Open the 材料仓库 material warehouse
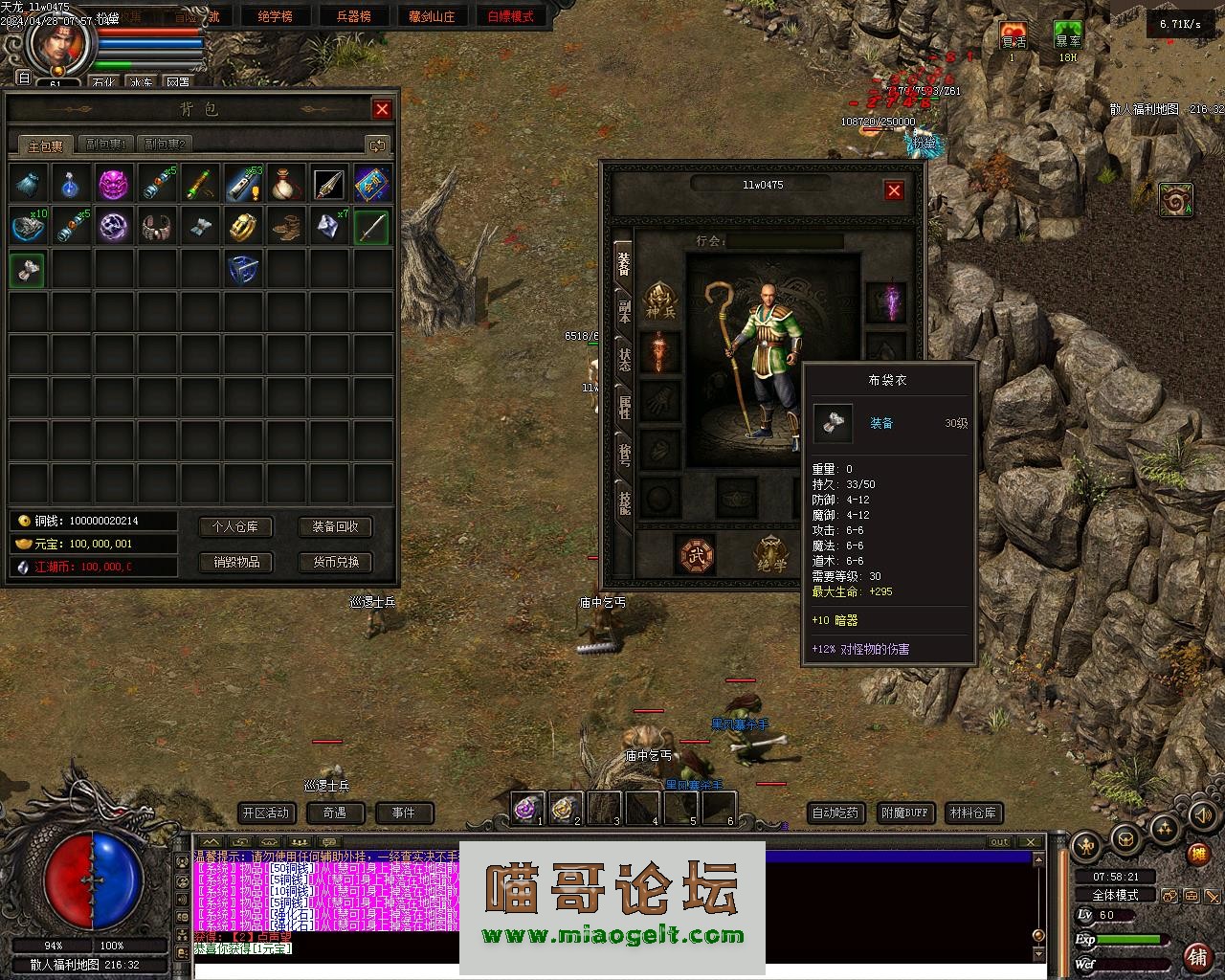The height and width of the screenshot is (980, 1225). click(x=973, y=813)
